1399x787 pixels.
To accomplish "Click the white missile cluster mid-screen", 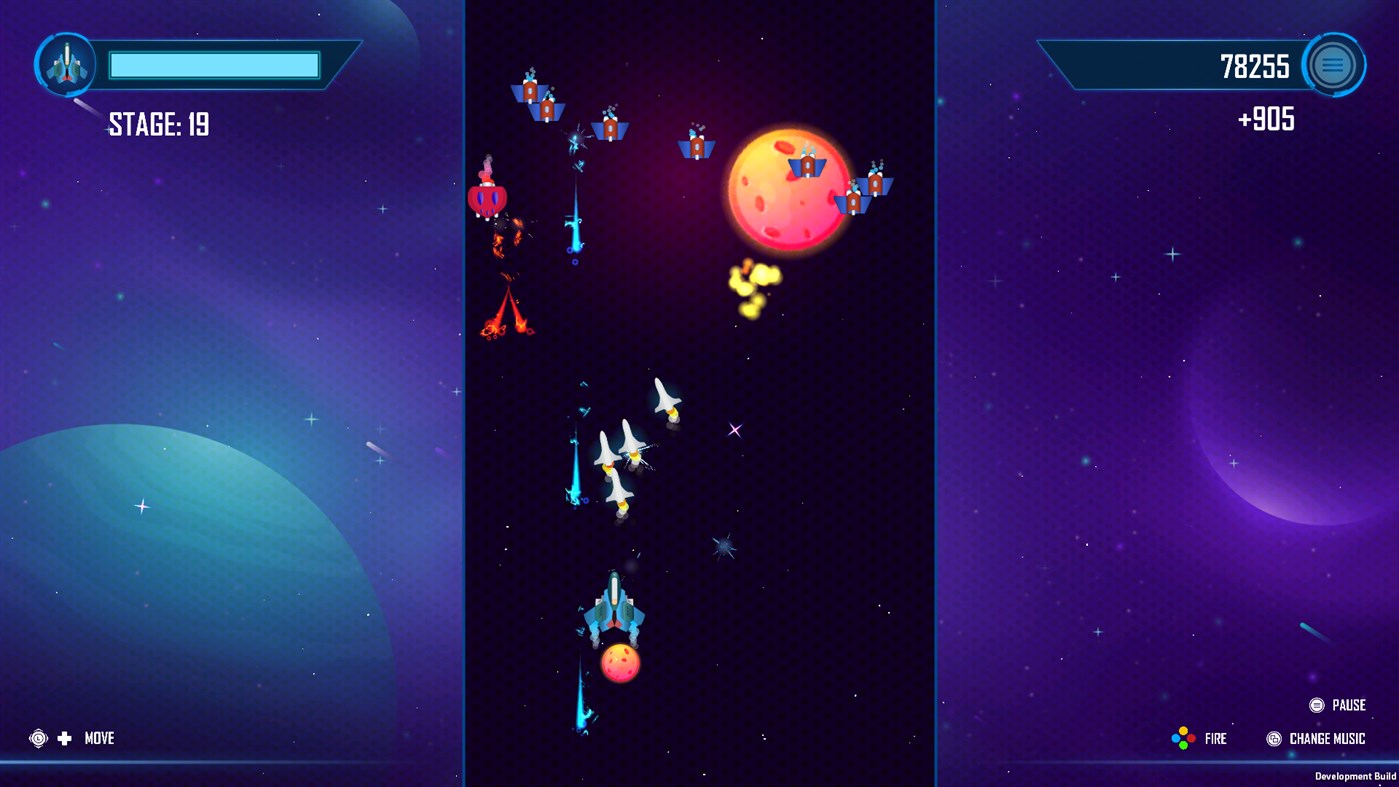I will pos(630,445).
